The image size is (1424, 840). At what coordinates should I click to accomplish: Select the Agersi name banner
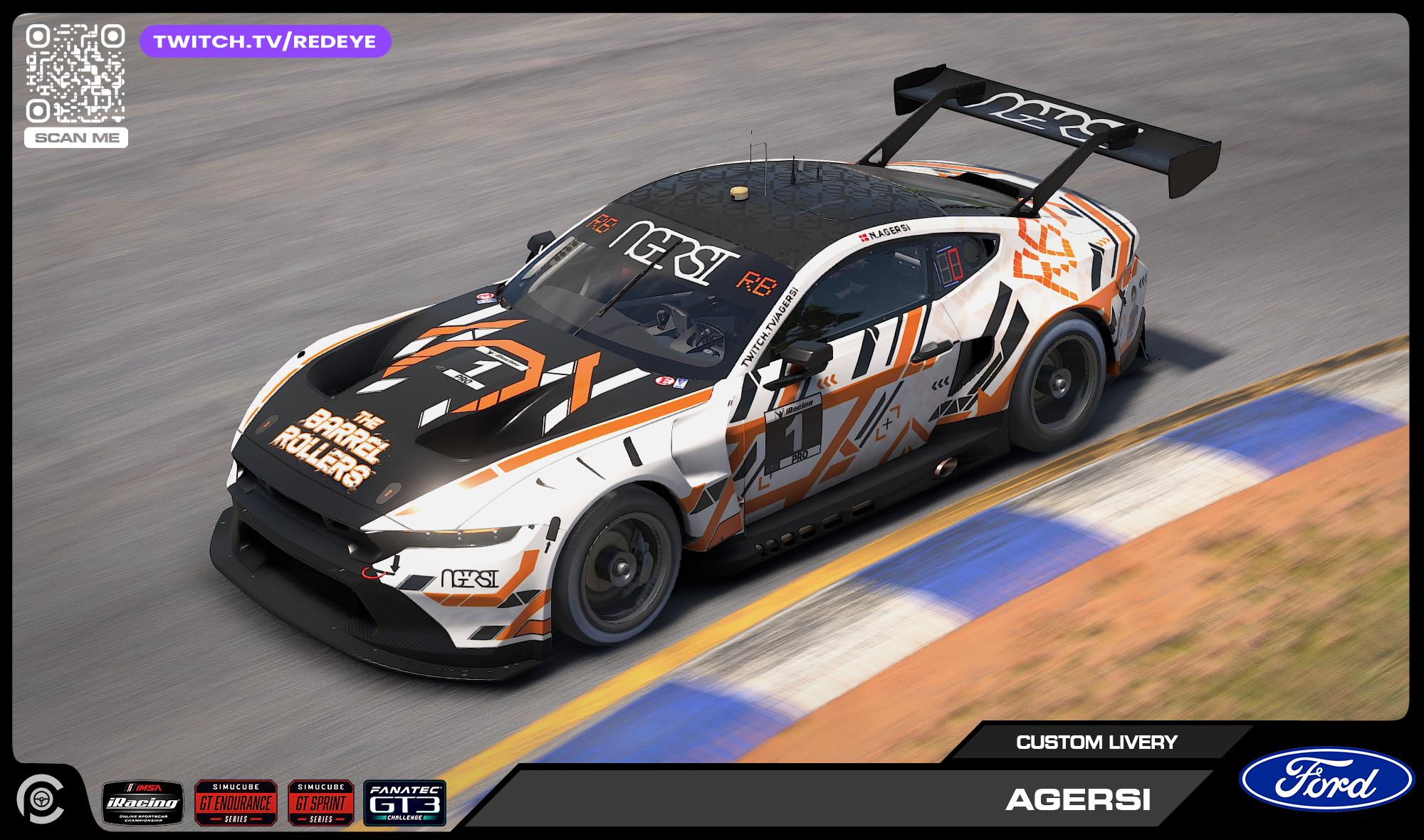coord(1077,801)
